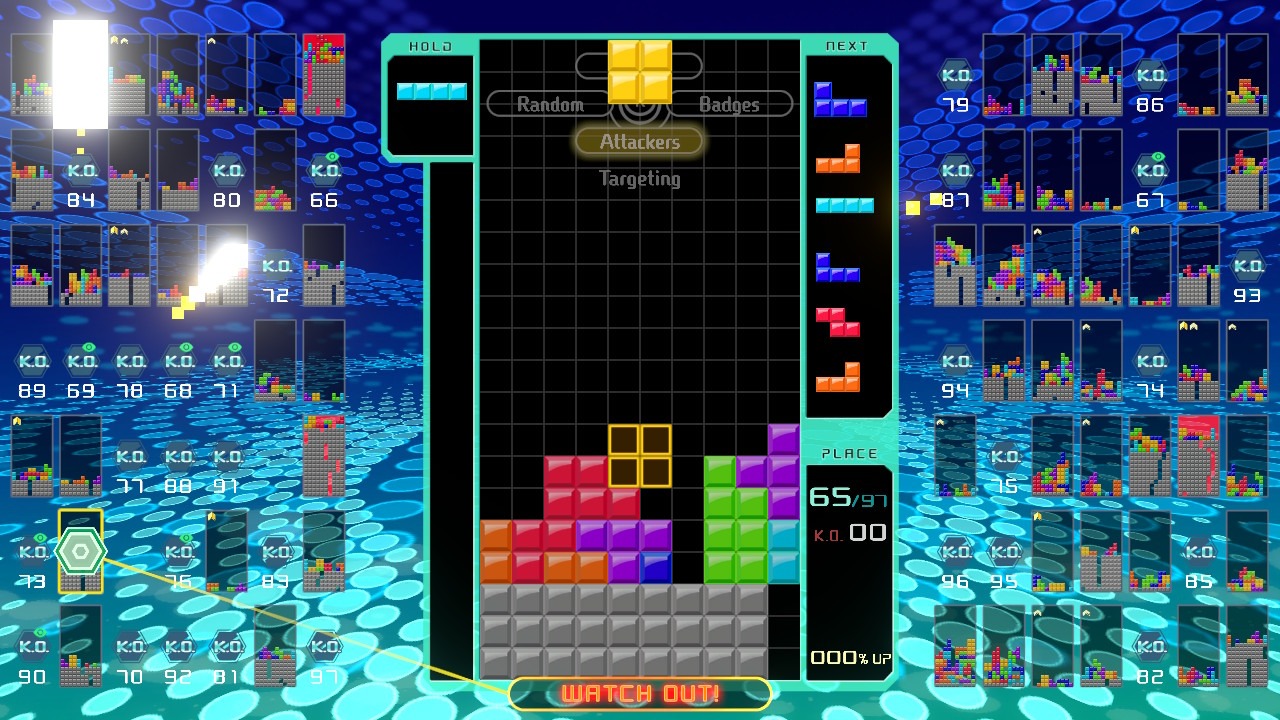Click the cyan I-piece in the HOLD box
Image resolution: width=1280 pixels, height=720 pixels.
coord(430,91)
